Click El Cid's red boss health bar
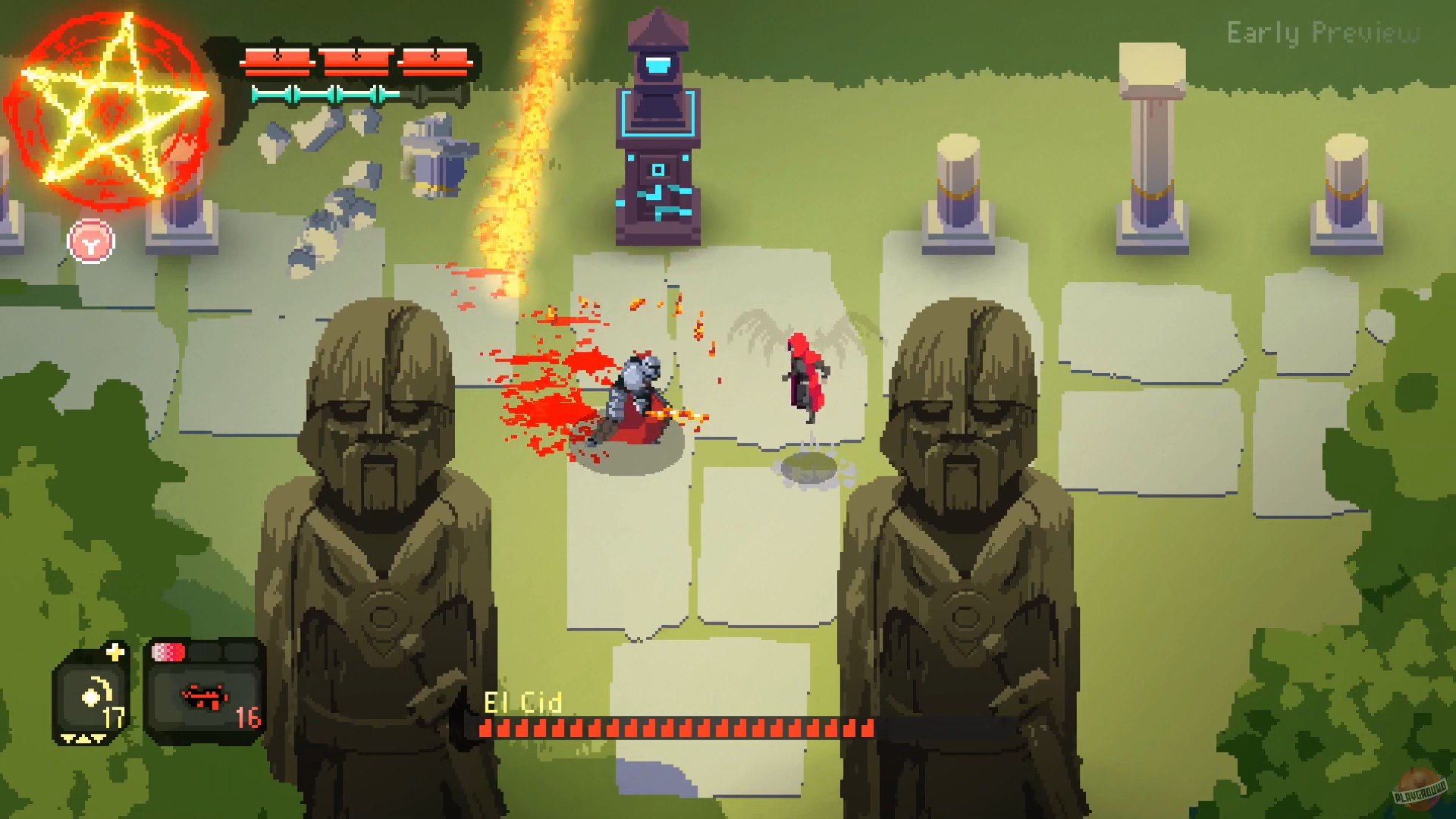 [x=675, y=729]
